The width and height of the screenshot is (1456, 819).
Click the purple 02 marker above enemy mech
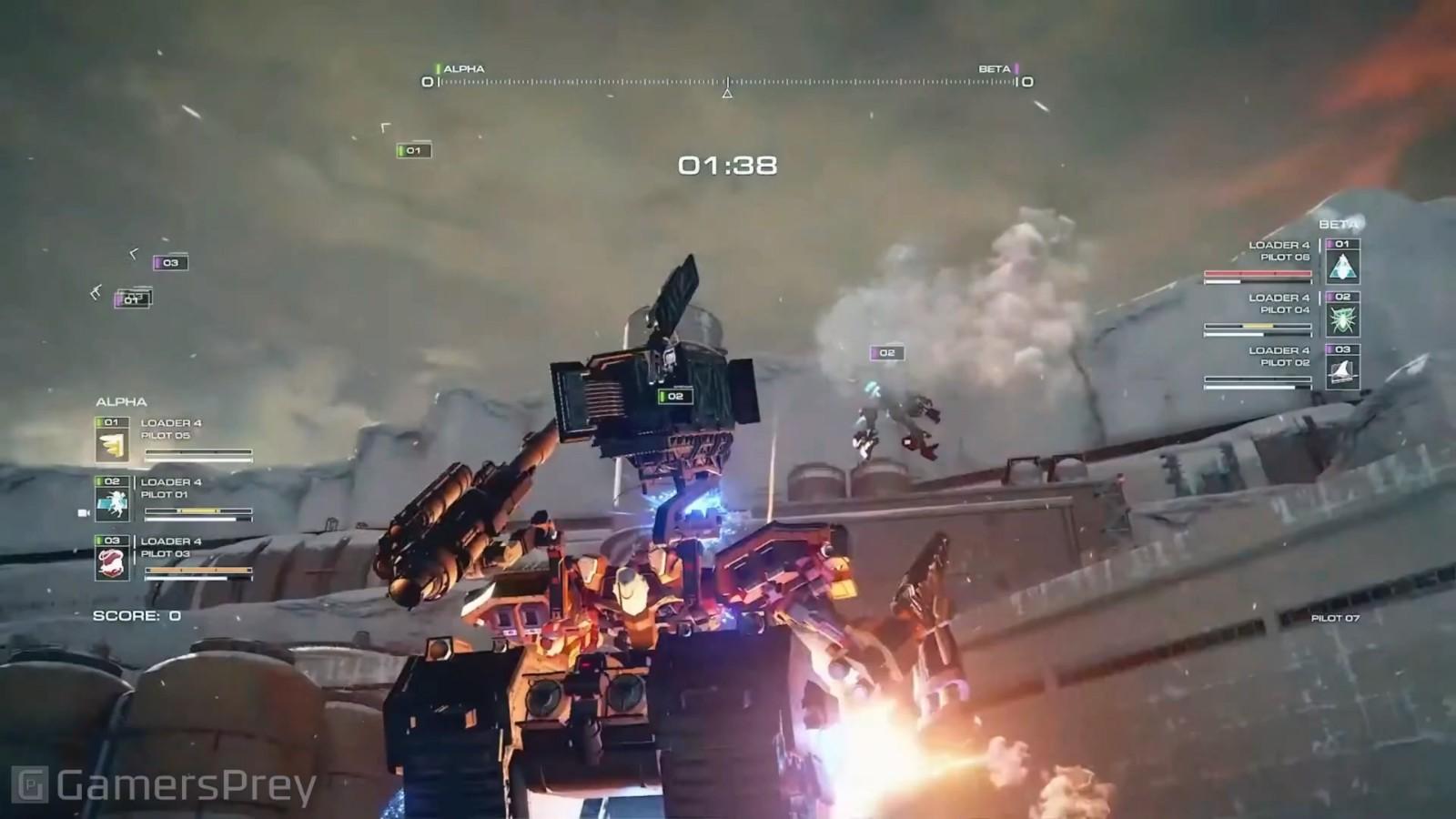(x=886, y=353)
